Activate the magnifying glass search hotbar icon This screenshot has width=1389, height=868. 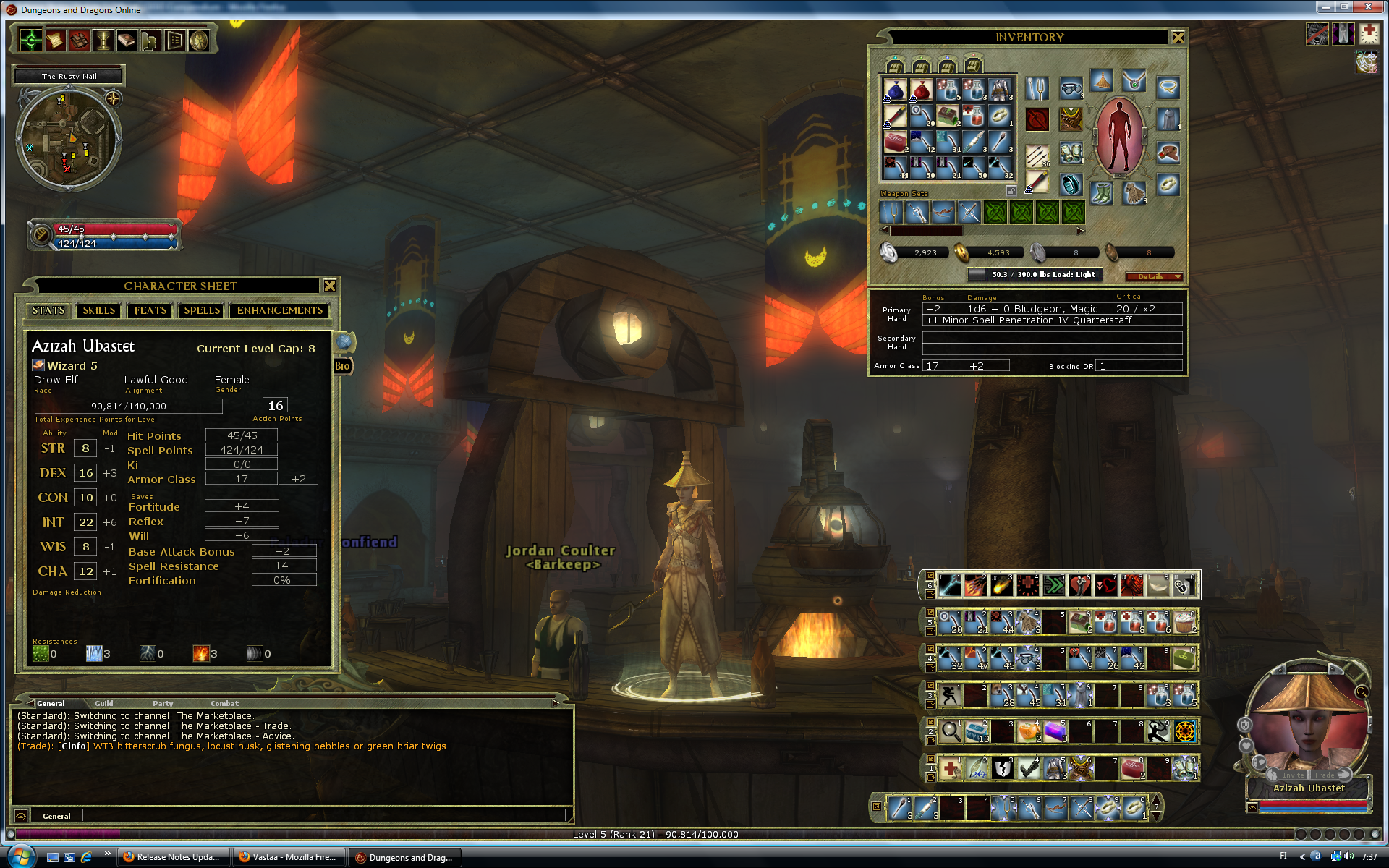[951, 731]
